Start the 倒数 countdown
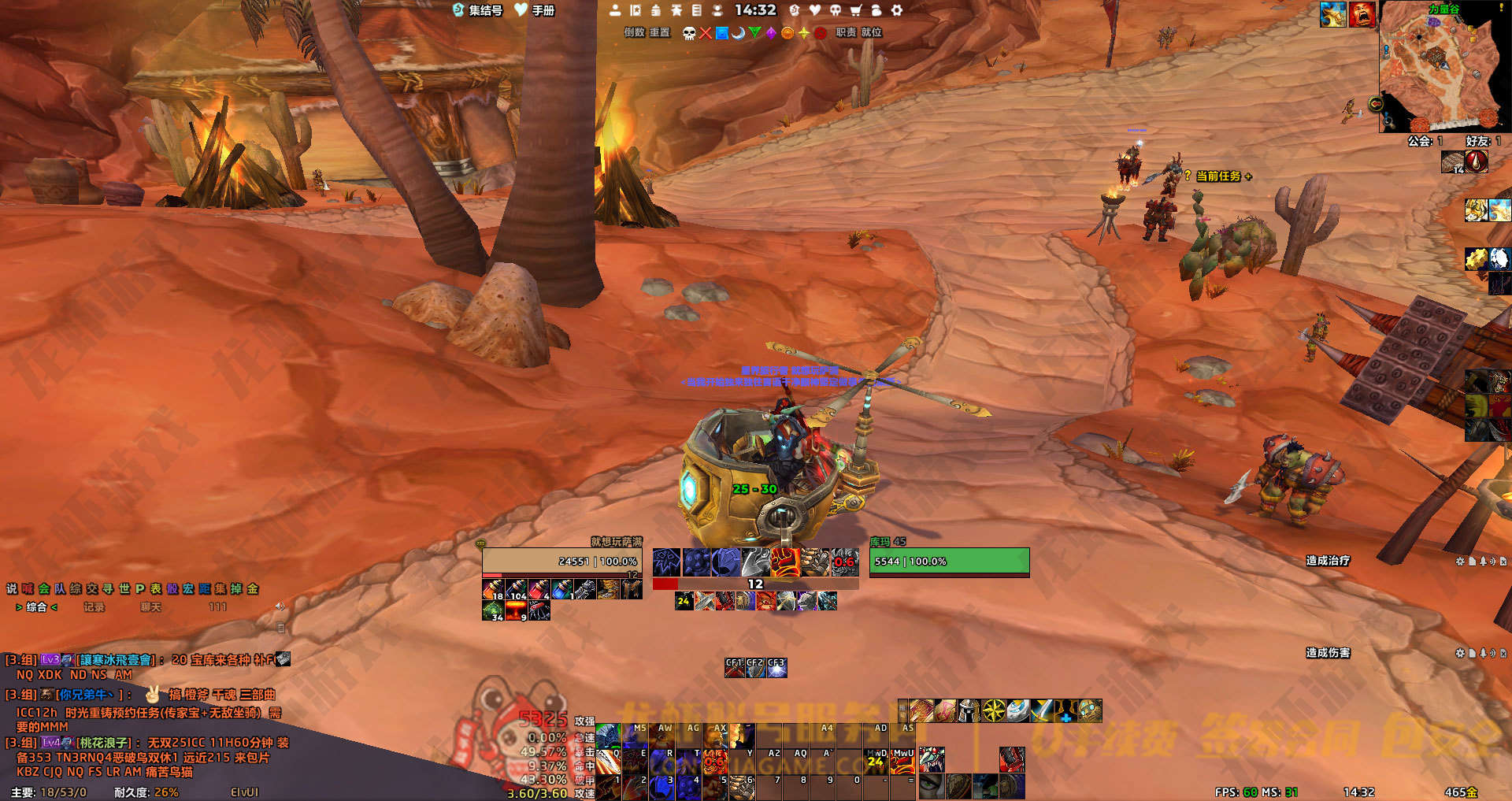 click(635, 32)
